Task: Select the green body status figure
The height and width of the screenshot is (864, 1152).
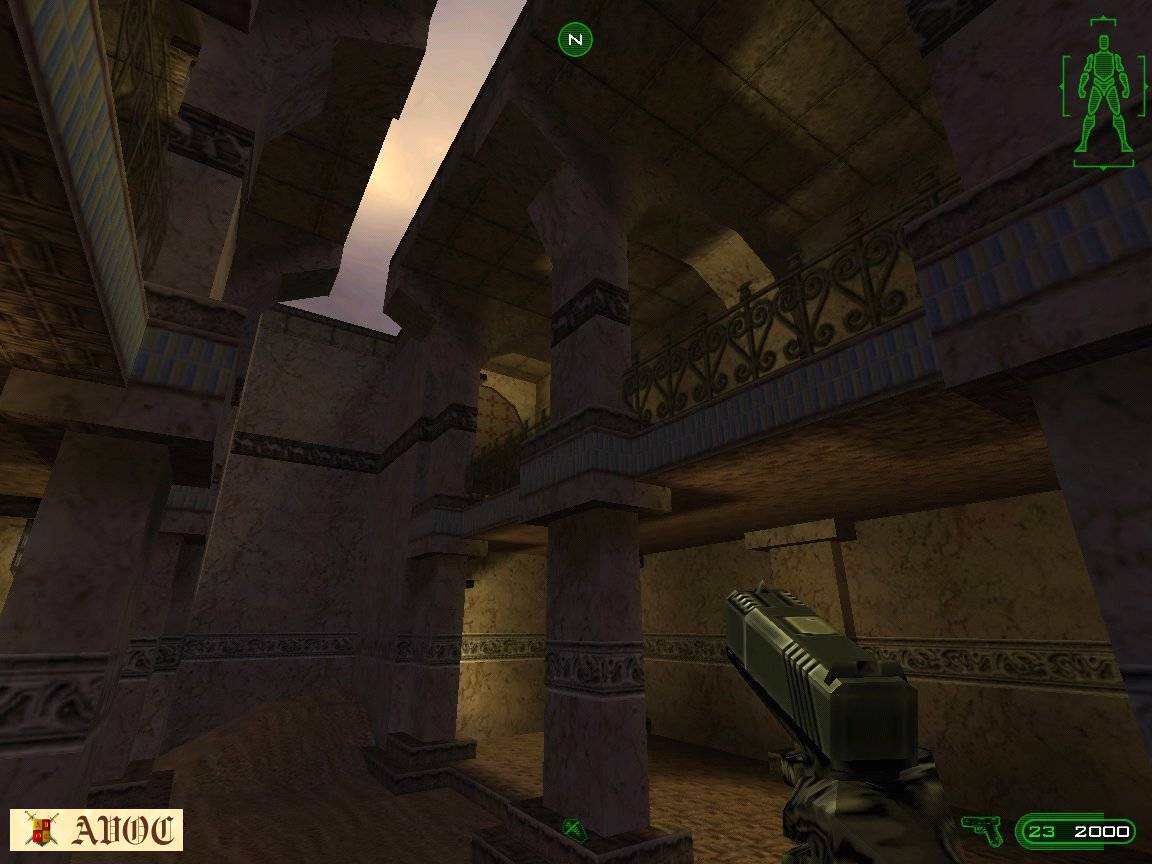Action: [x=1103, y=93]
